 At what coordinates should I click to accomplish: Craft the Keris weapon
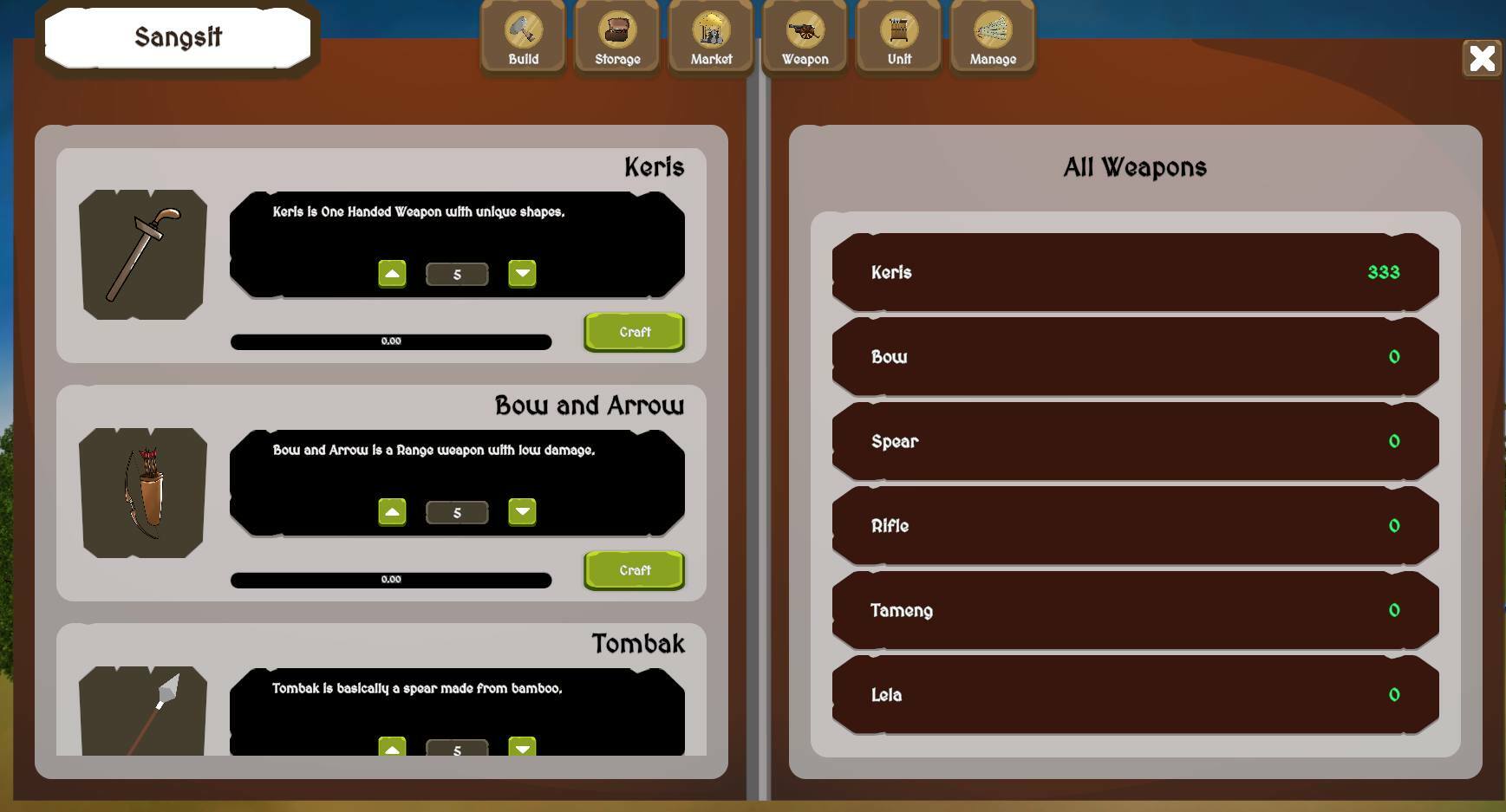(634, 332)
